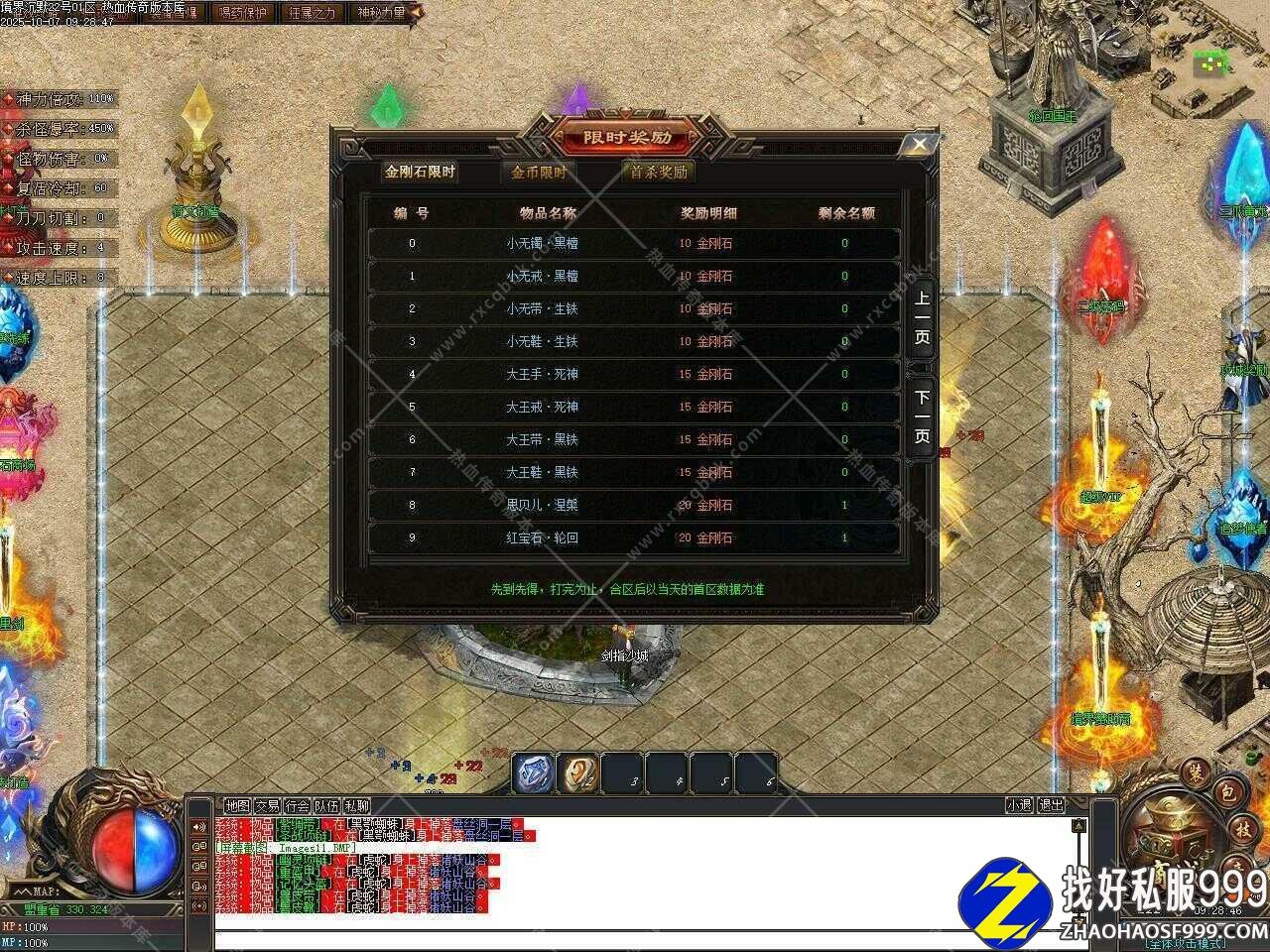The height and width of the screenshot is (952, 1270).
Task: Switch to 队伍 team chat
Action: click(x=326, y=806)
